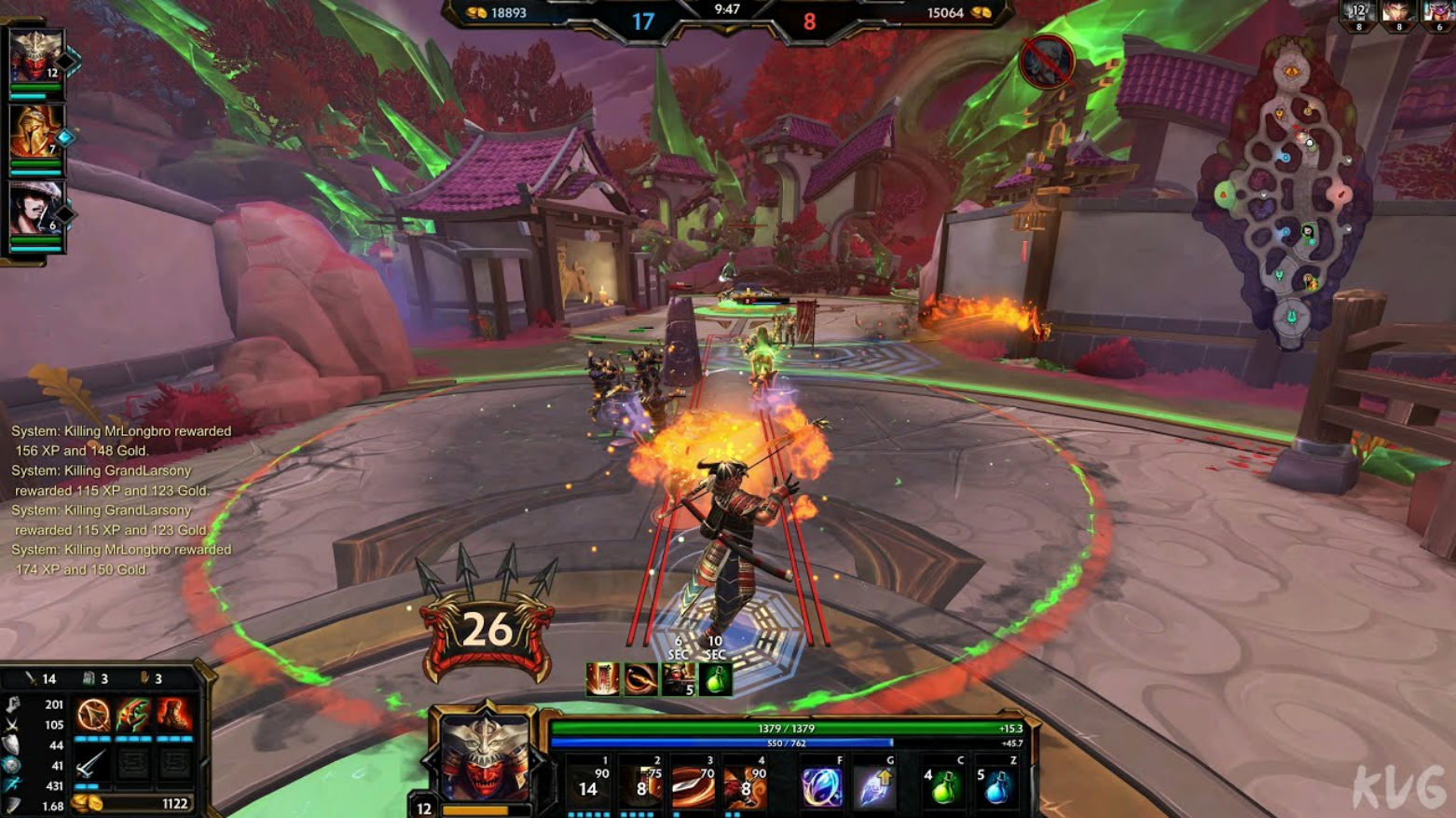Click the dark-haired enemy portrait
1456x818 pixels.
tap(1397, 13)
